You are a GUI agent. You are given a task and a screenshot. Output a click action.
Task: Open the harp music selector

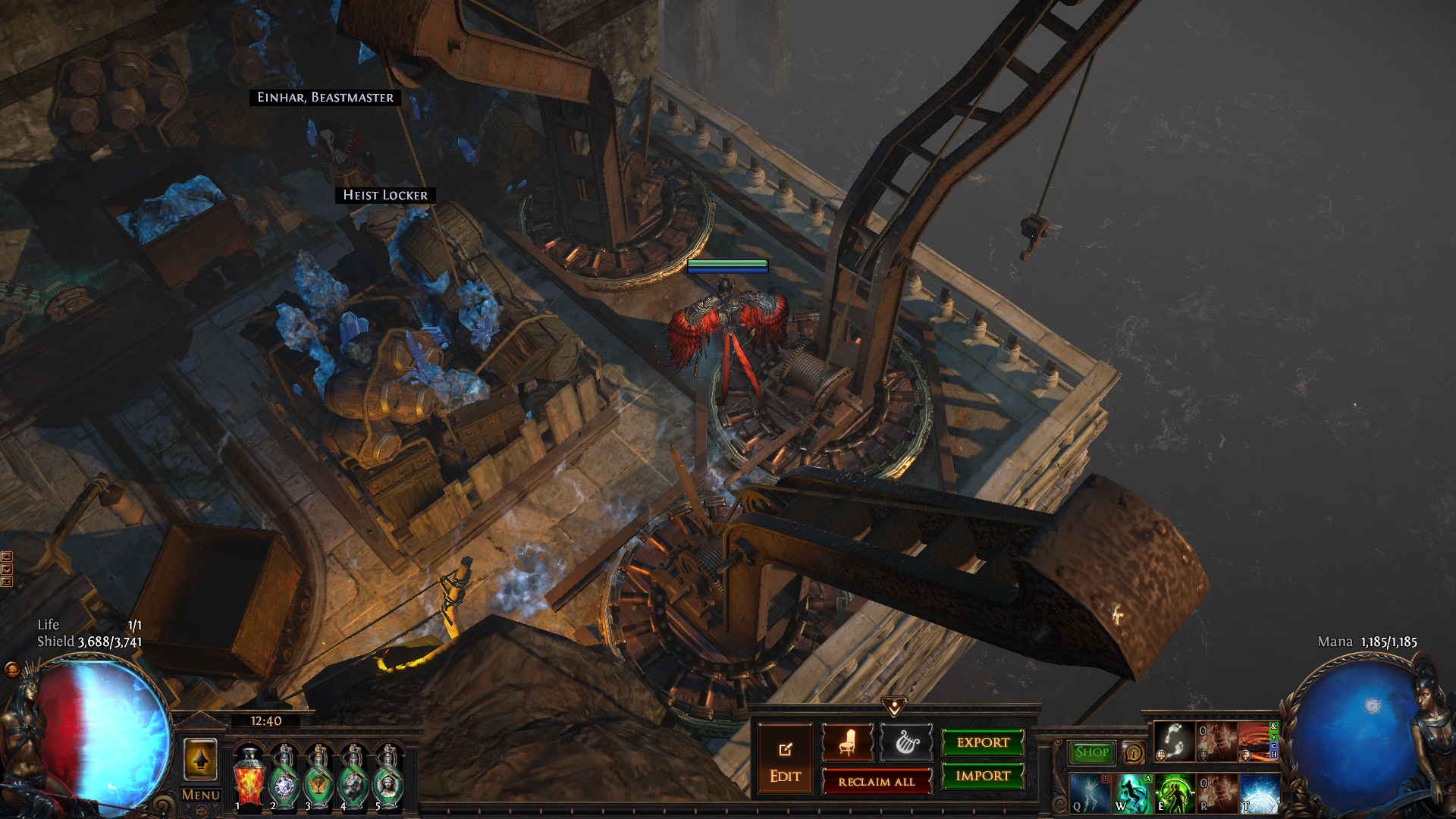coord(906,742)
